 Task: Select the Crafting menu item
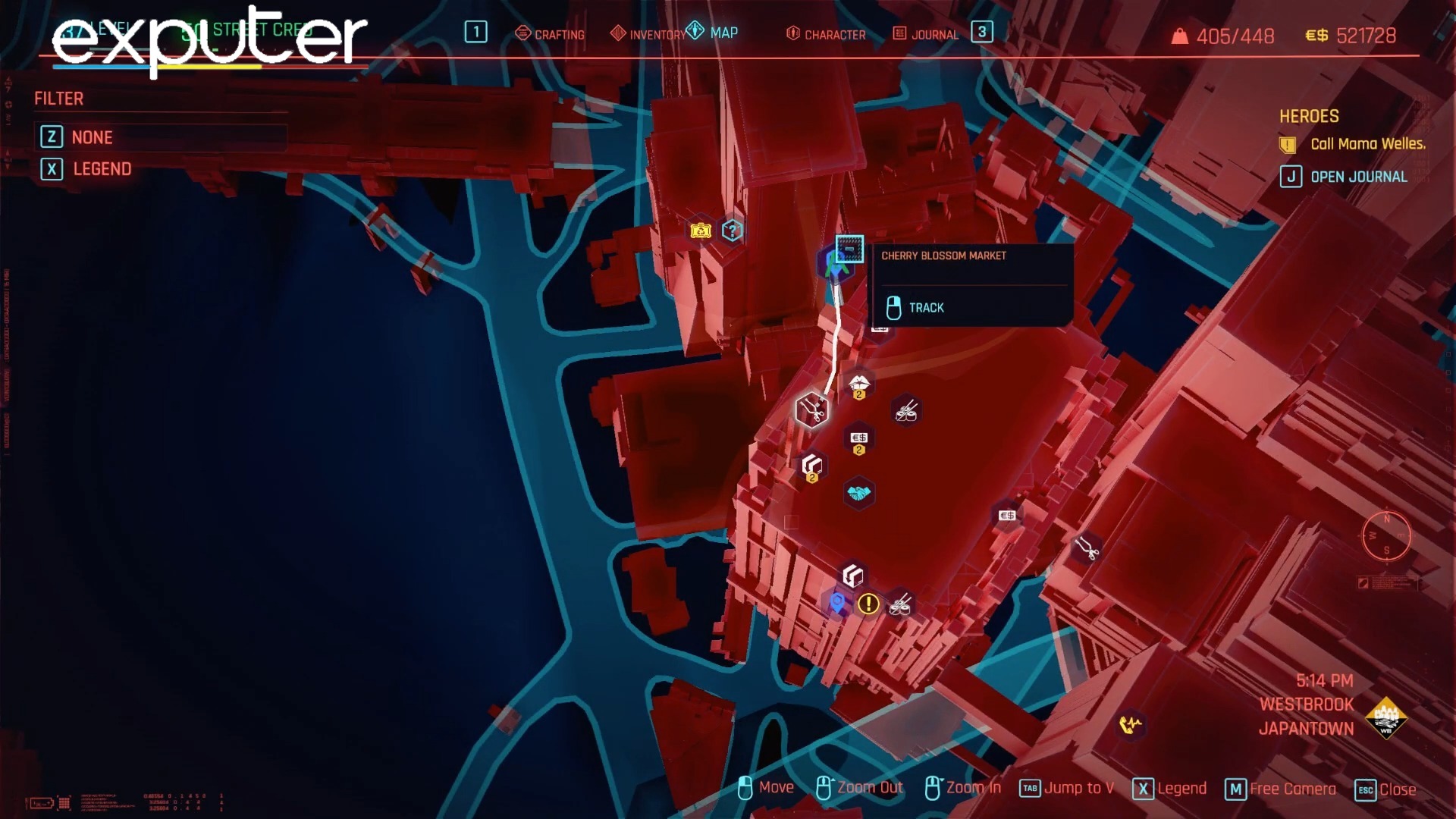(560, 34)
